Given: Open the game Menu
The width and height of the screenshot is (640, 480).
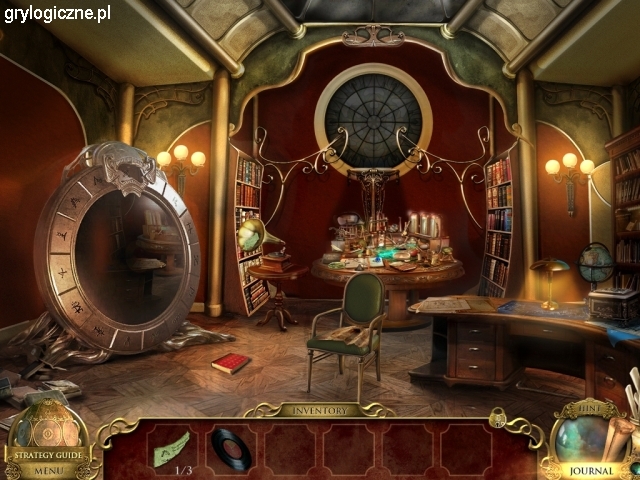Looking at the screenshot, I should click(46, 470).
